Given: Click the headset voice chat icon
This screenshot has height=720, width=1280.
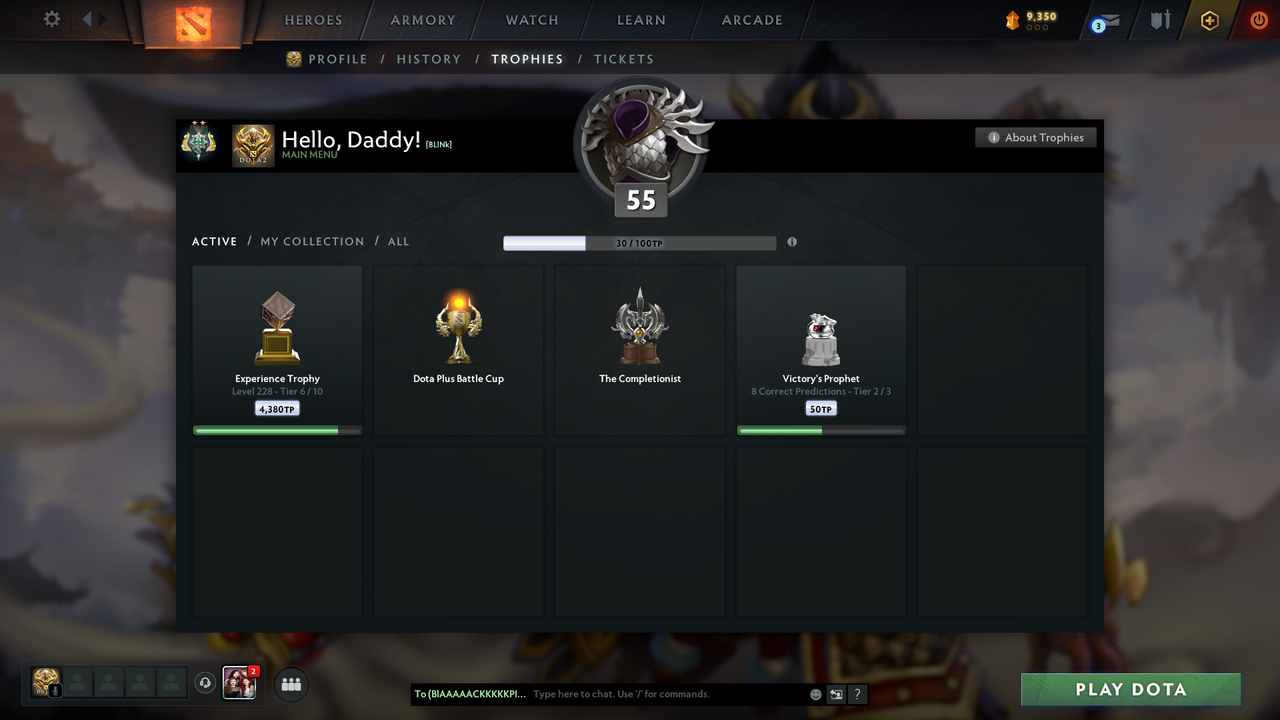Looking at the screenshot, I should tap(207, 683).
